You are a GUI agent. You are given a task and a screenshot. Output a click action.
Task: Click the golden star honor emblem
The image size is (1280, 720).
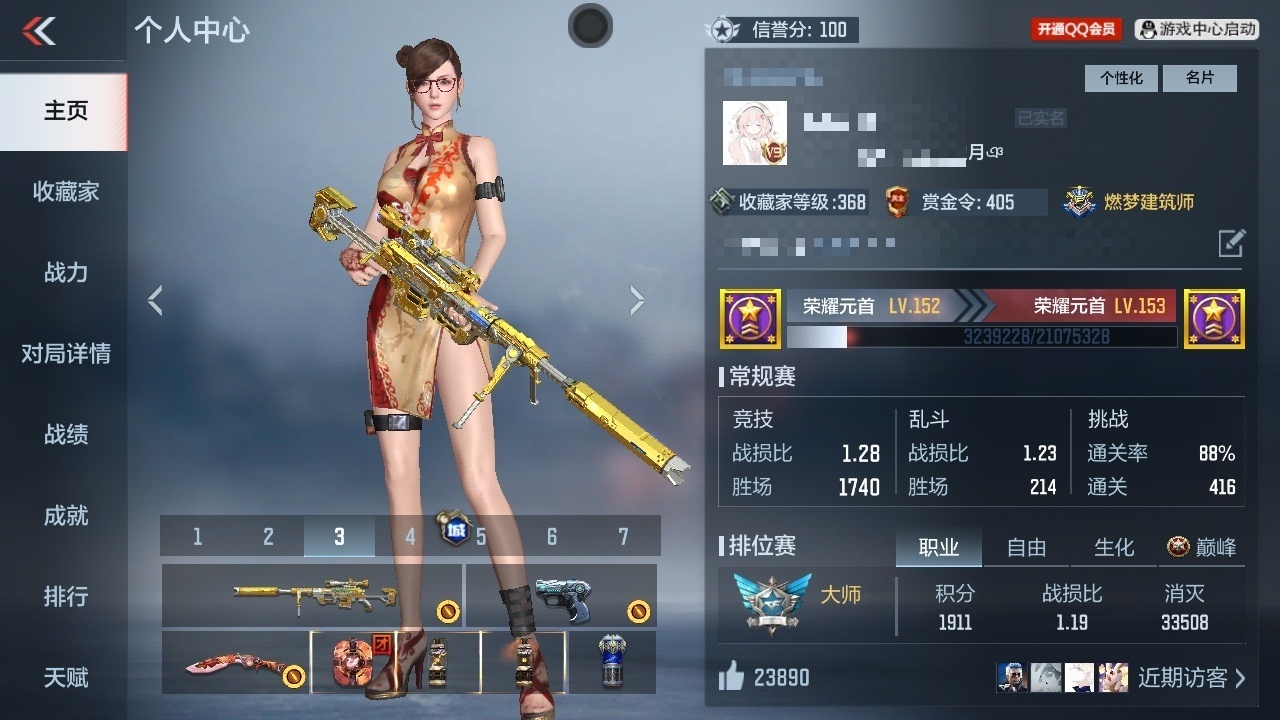pos(750,318)
